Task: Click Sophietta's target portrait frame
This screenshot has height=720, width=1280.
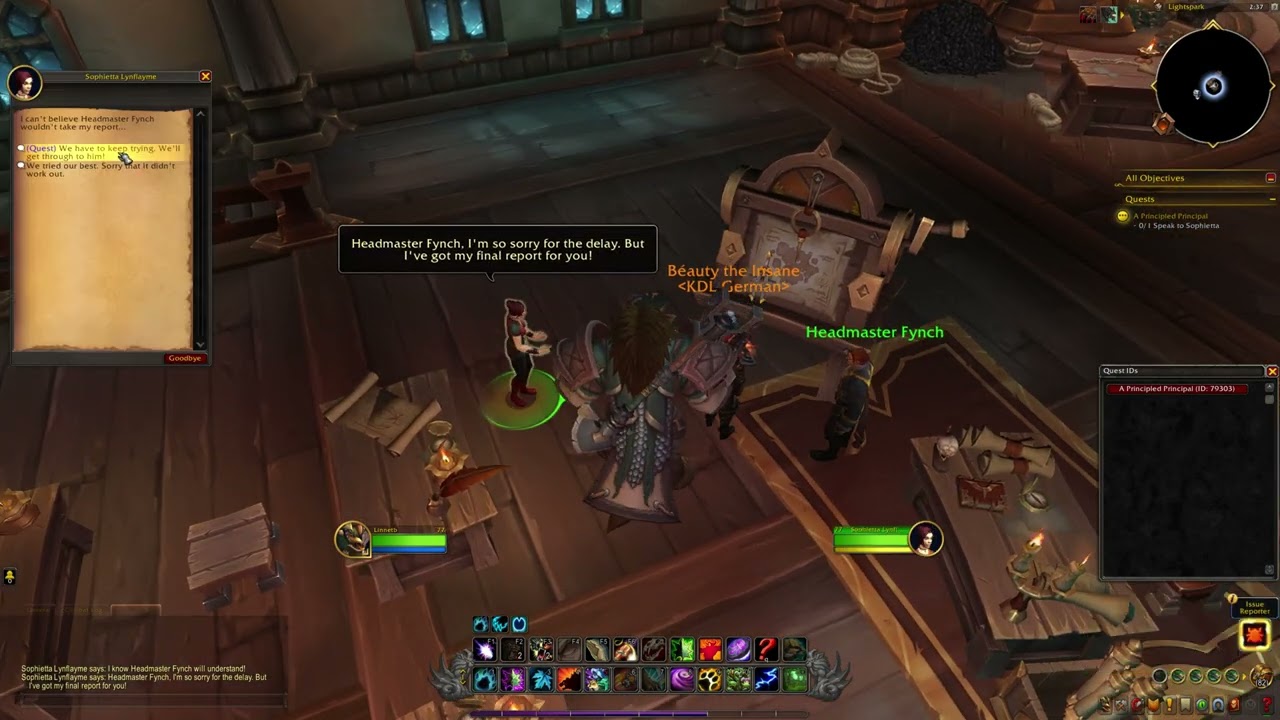Action: pyautogui.click(x=926, y=539)
